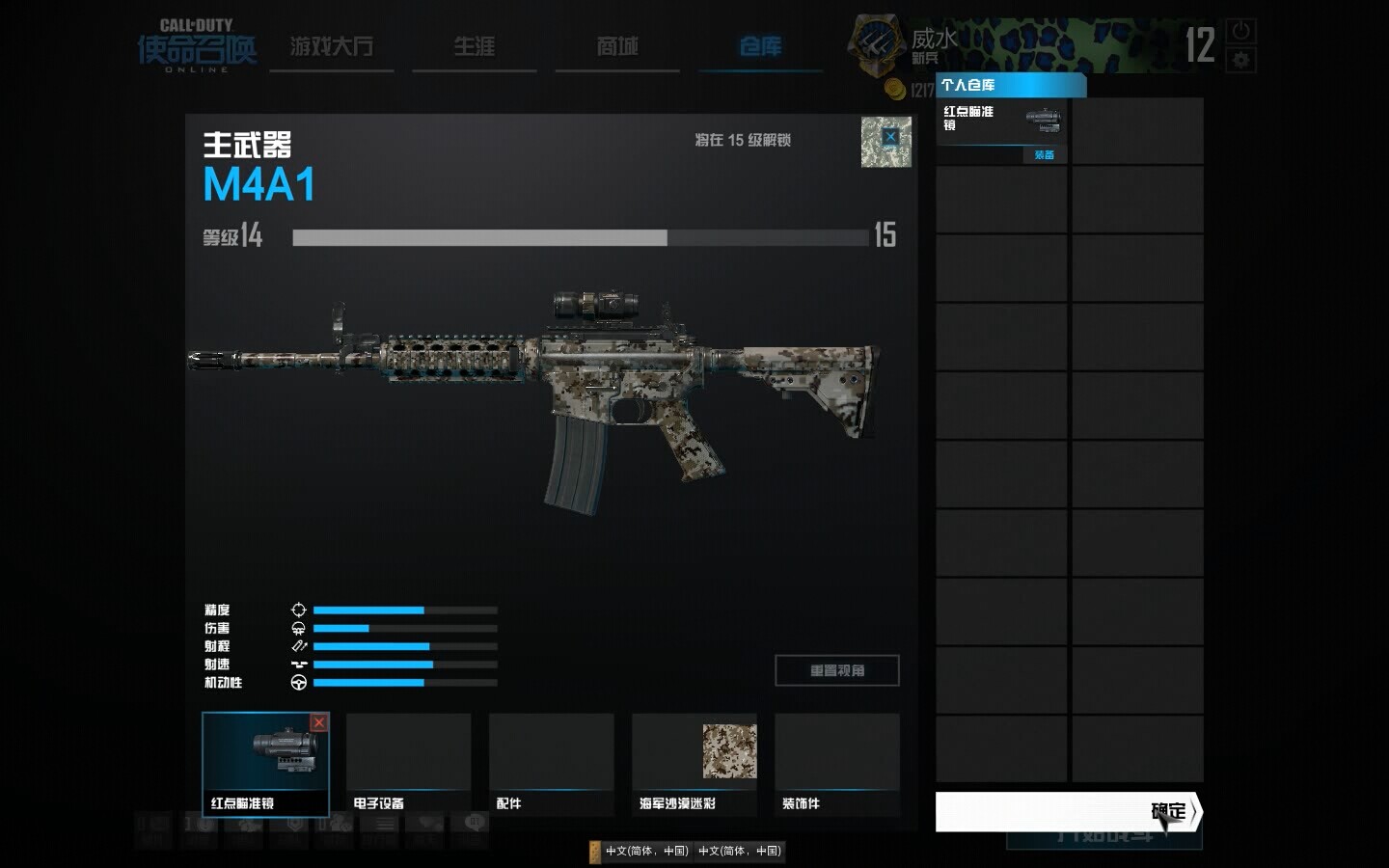Select the 红点瞄准镜 attachment slot
This screenshot has height=868, width=1389.
click(x=265, y=763)
